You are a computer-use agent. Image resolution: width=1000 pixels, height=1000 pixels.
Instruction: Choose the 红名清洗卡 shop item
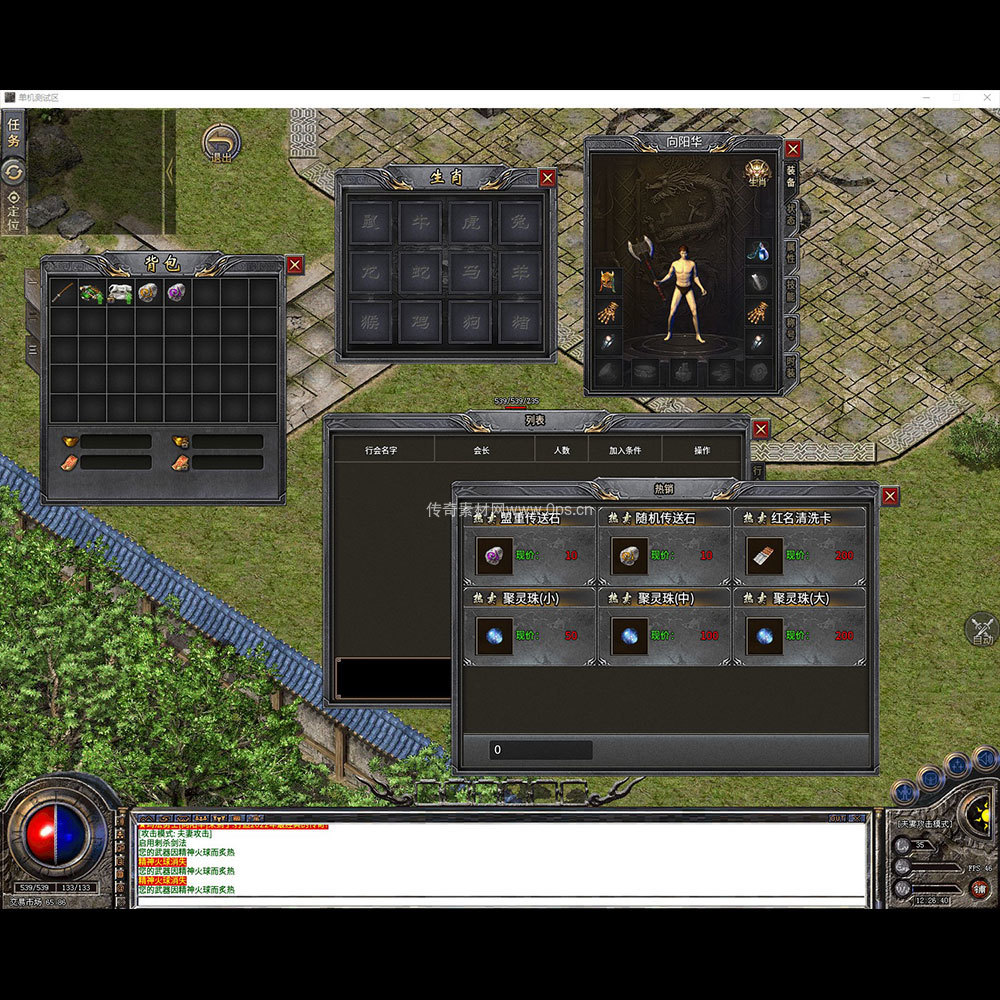[765, 555]
